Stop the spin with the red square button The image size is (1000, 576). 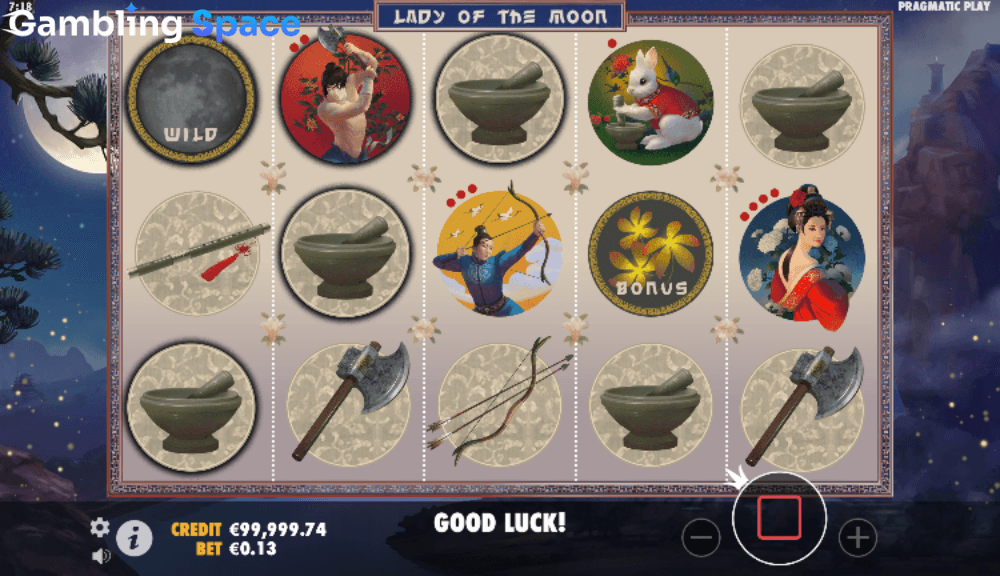pos(779,518)
